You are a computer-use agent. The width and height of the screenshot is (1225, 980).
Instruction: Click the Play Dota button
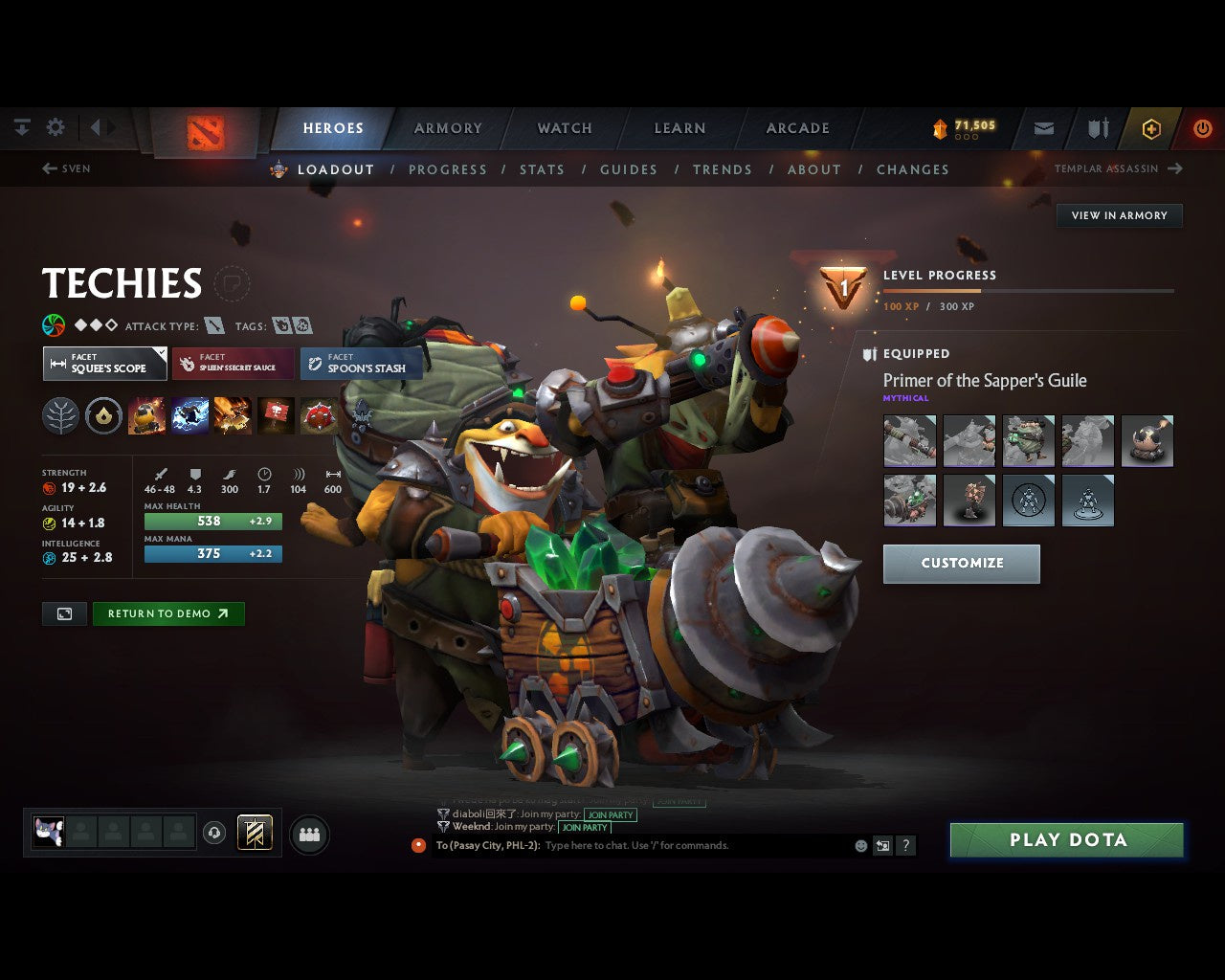coord(1065,839)
